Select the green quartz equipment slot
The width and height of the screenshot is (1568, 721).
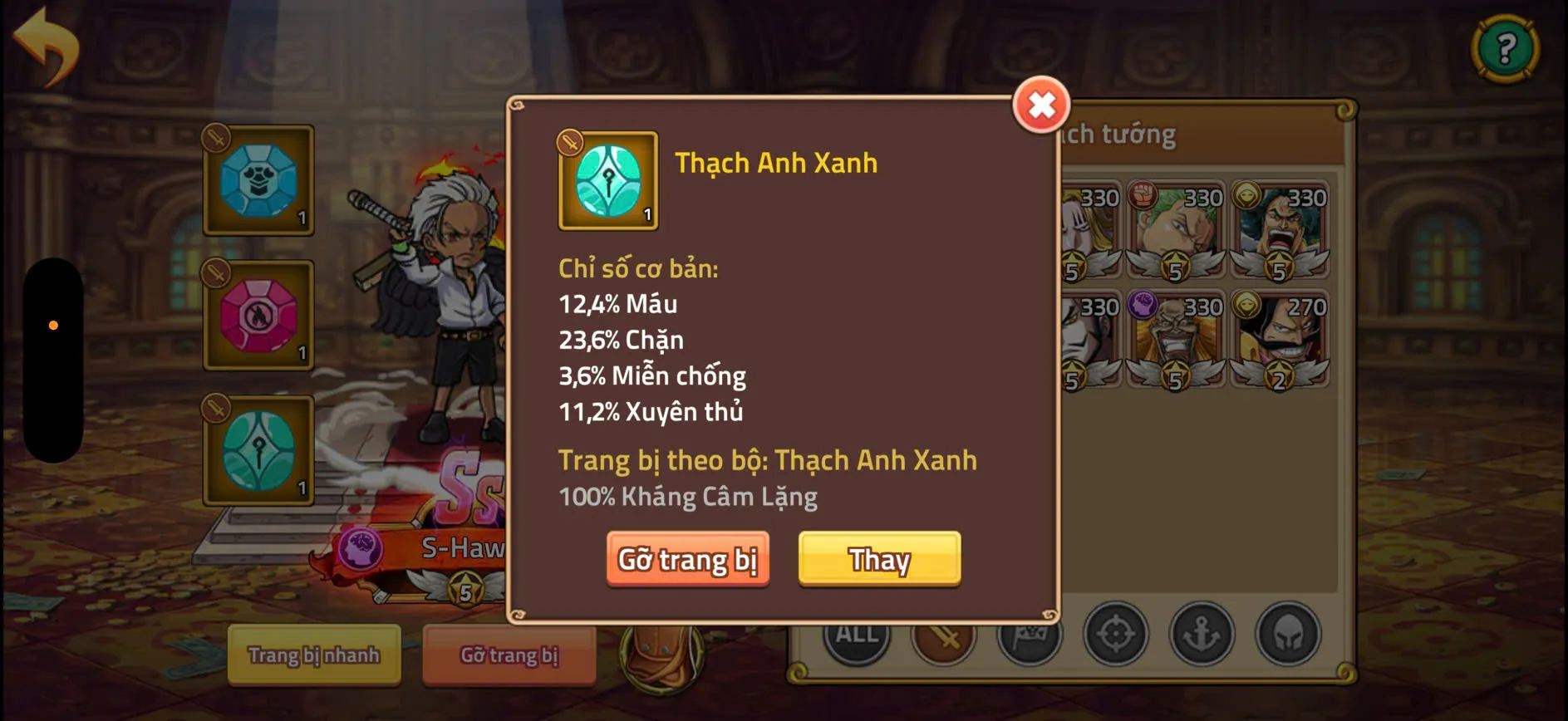[x=258, y=451]
